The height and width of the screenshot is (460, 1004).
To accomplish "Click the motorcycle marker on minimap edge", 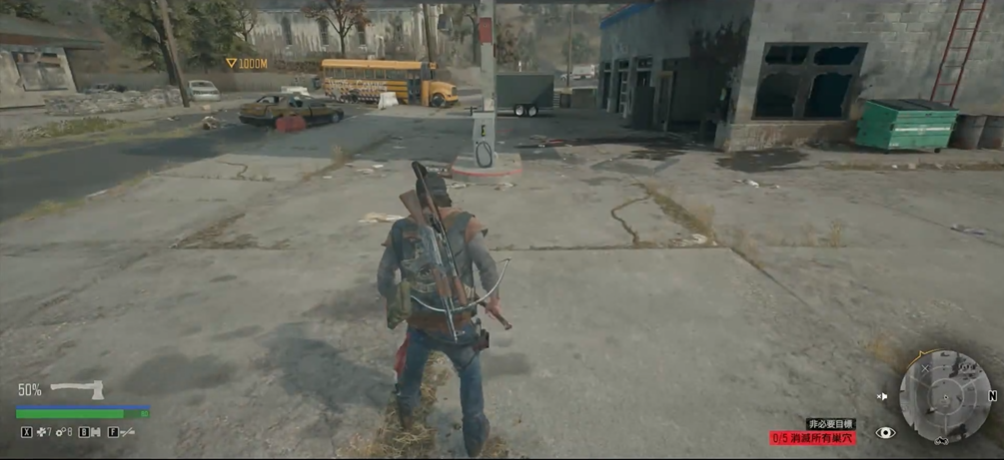I will click(x=942, y=440).
